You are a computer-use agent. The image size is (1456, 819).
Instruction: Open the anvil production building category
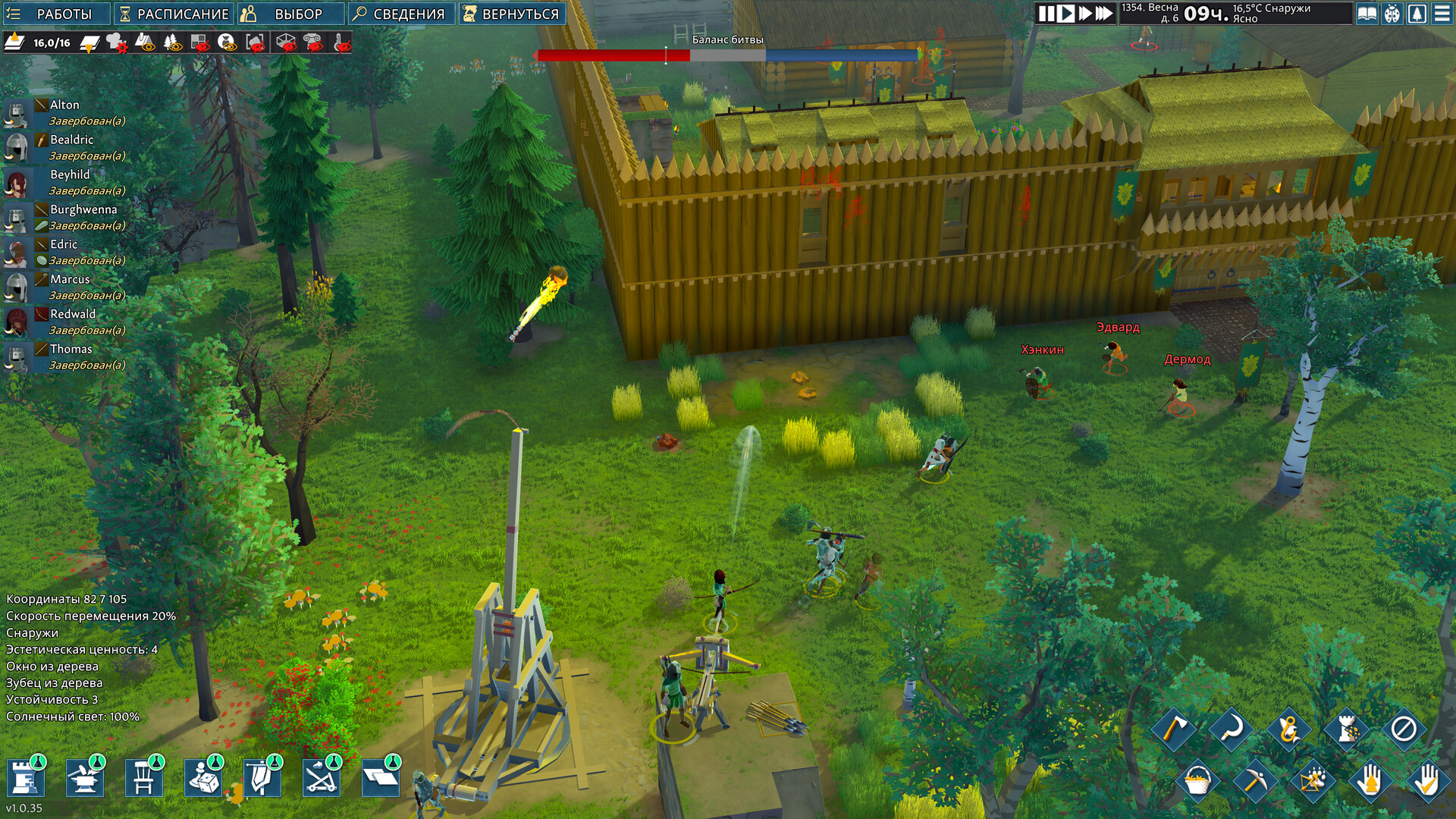85,778
